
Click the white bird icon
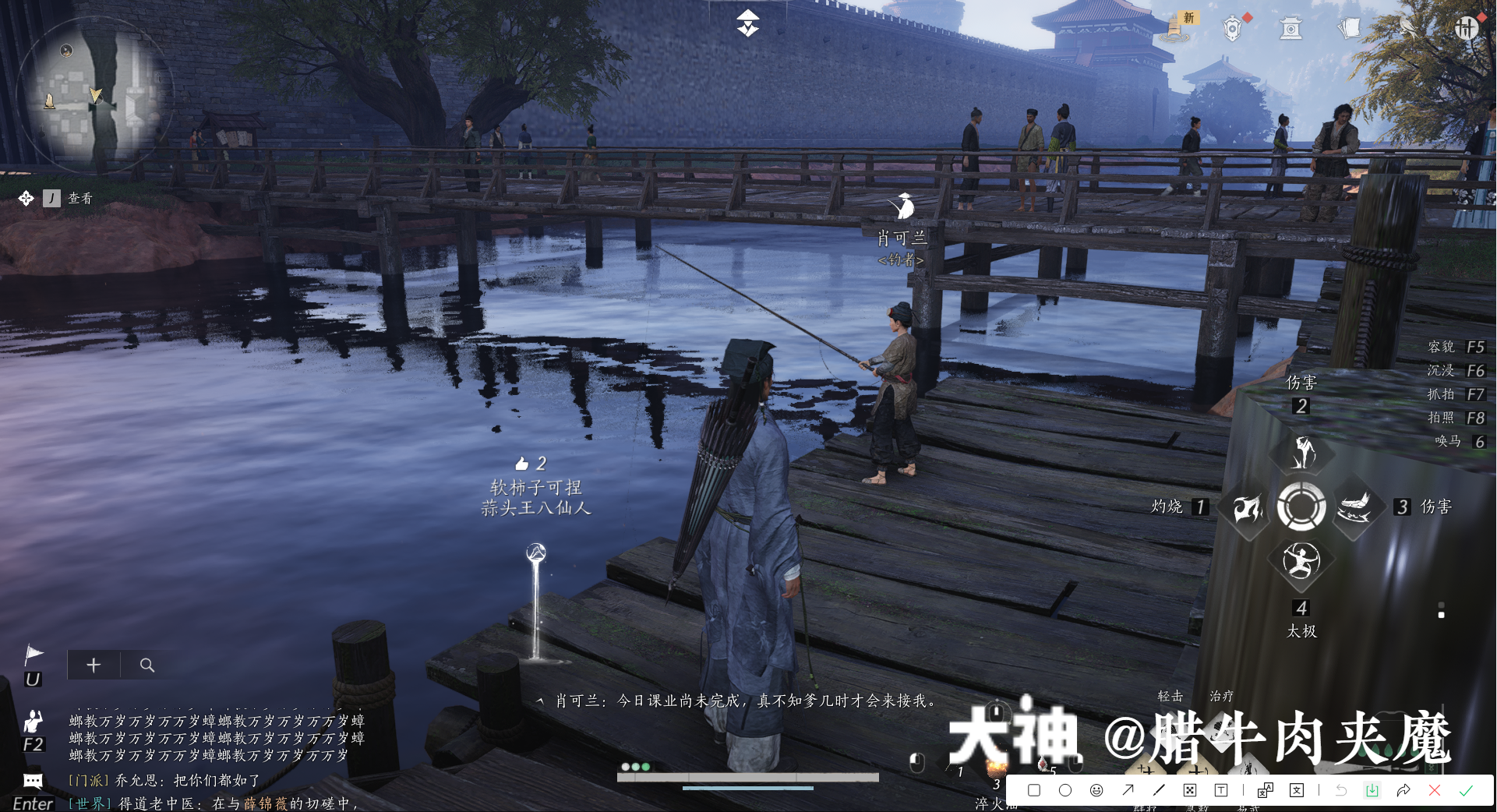pyautogui.click(x=1408, y=26)
